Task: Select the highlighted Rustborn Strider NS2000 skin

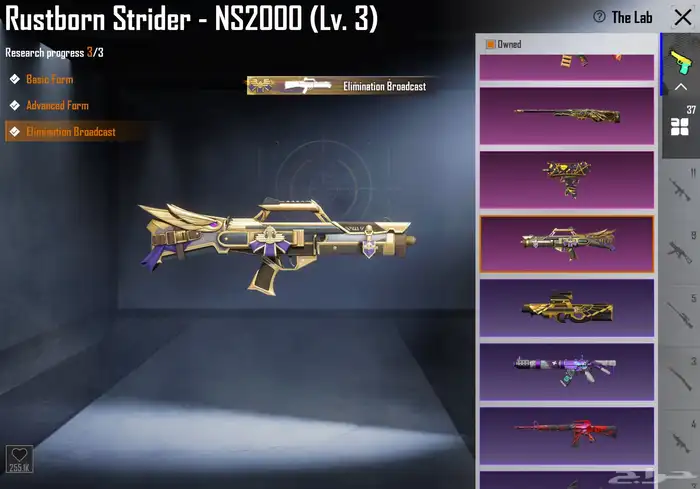Action: 566,242
